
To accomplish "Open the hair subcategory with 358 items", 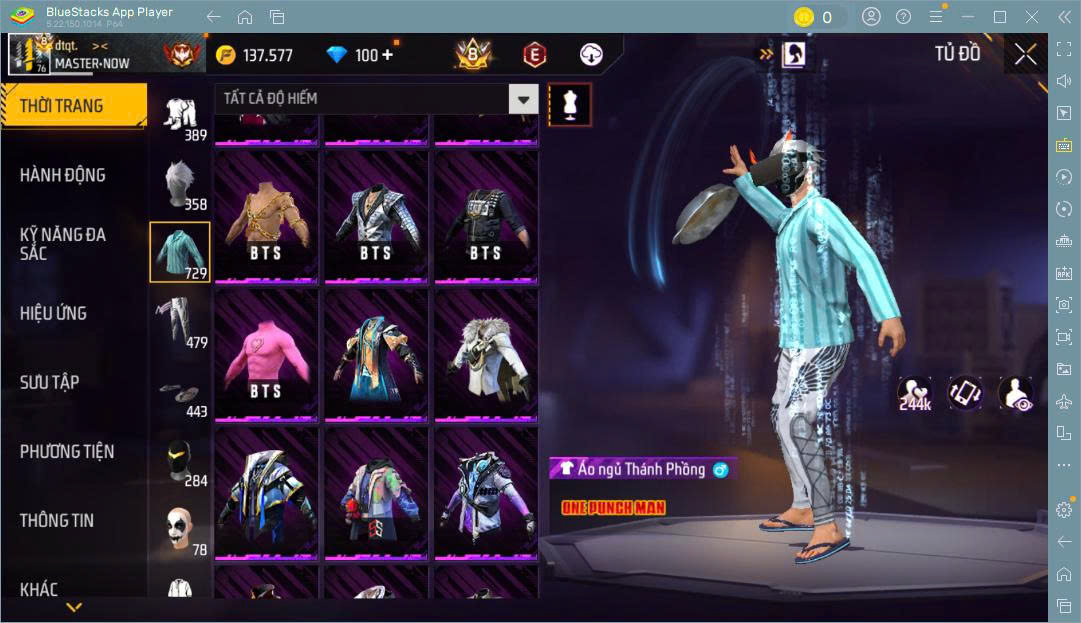I will click(180, 184).
